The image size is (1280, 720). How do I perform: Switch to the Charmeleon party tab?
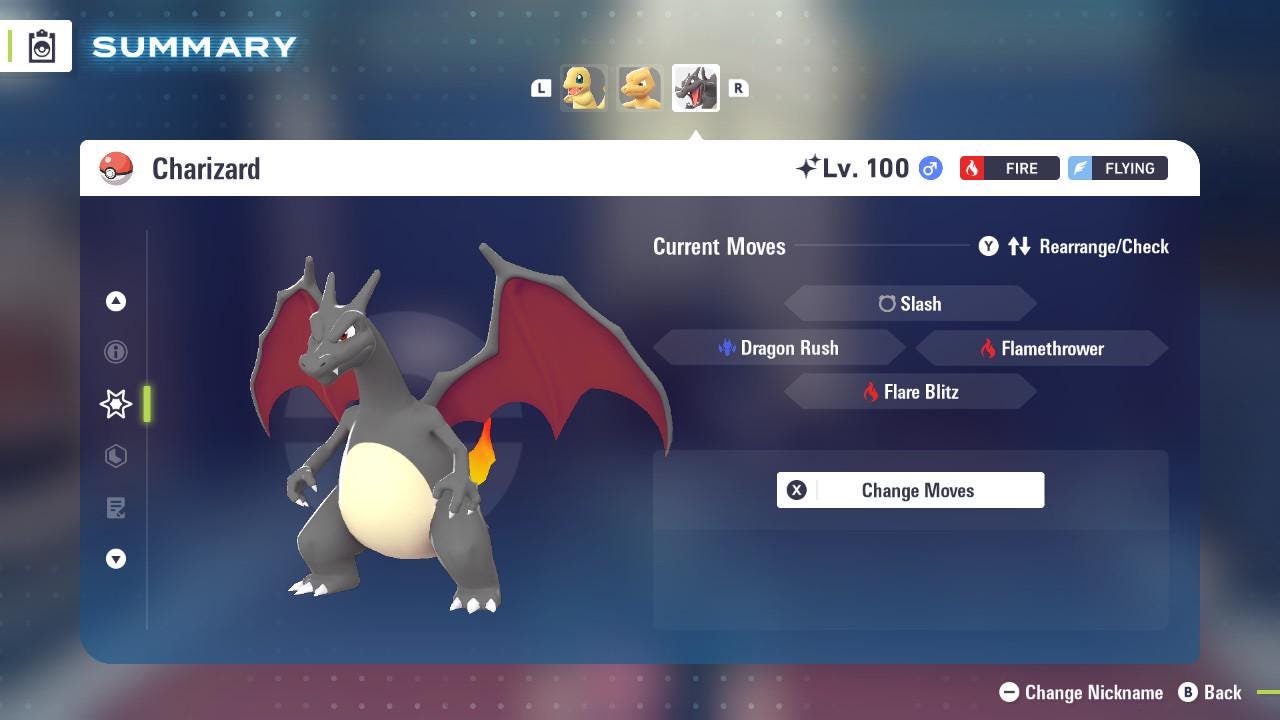pyautogui.click(x=640, y=87)
